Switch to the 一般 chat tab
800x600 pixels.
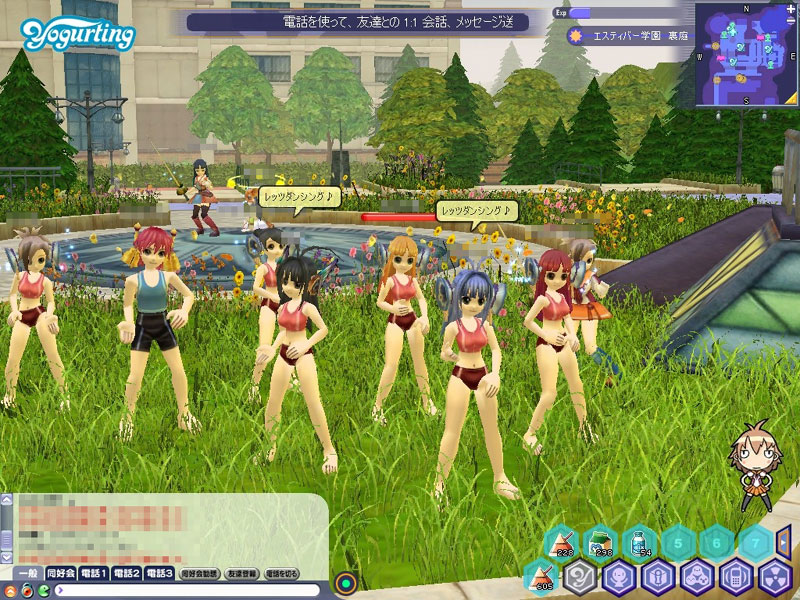pos(28,573)
